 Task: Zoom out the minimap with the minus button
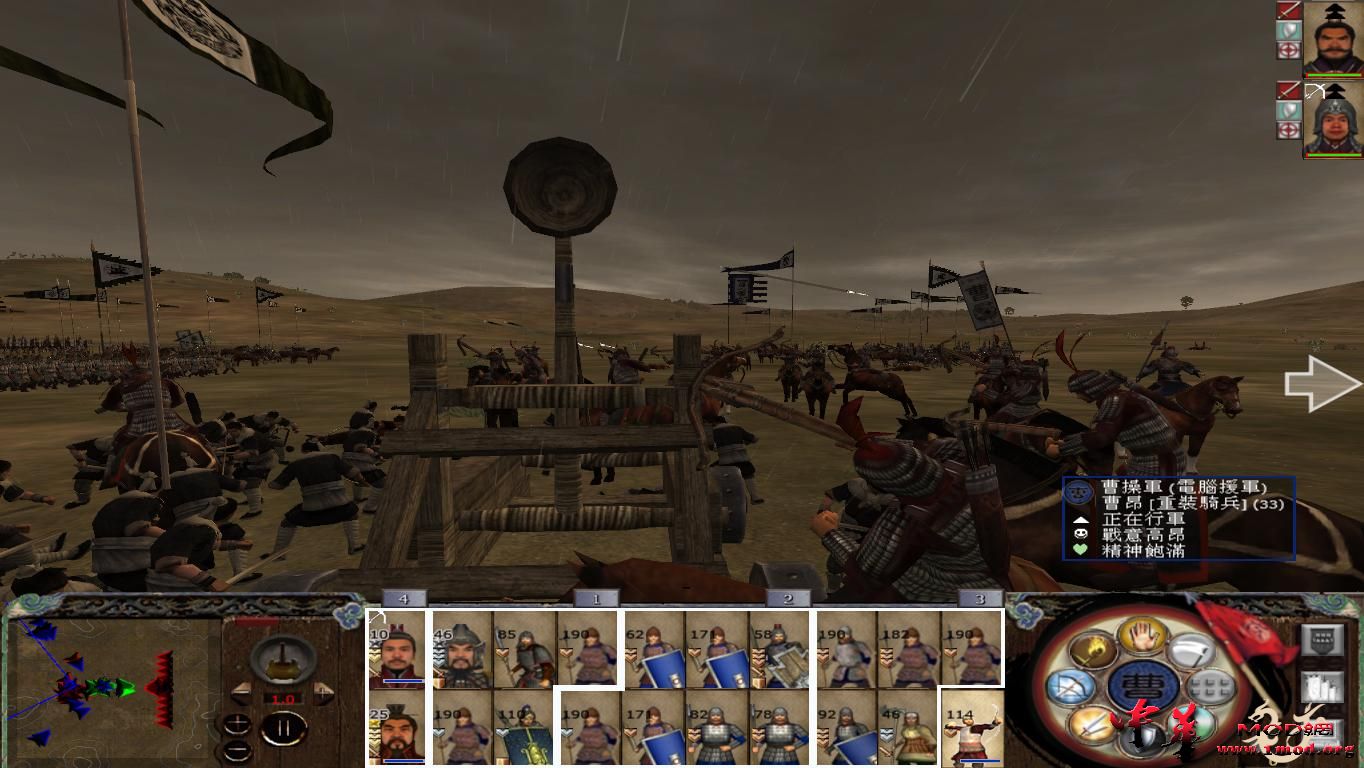pos(238,751)
